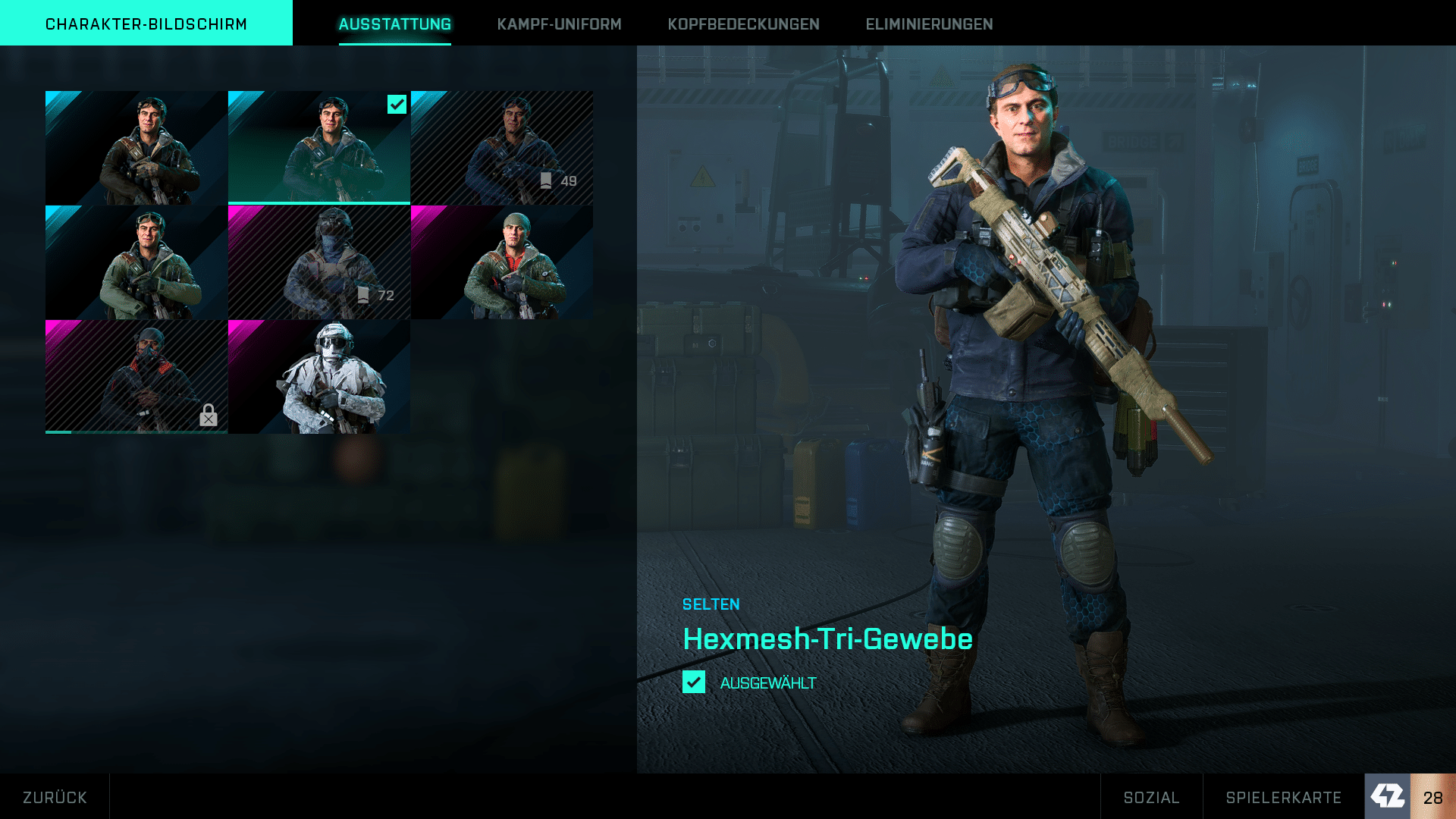The image size is (1456, 819).
Task: Click the Charakter-Bildschirm header button
Action: [x=146, y=24]
